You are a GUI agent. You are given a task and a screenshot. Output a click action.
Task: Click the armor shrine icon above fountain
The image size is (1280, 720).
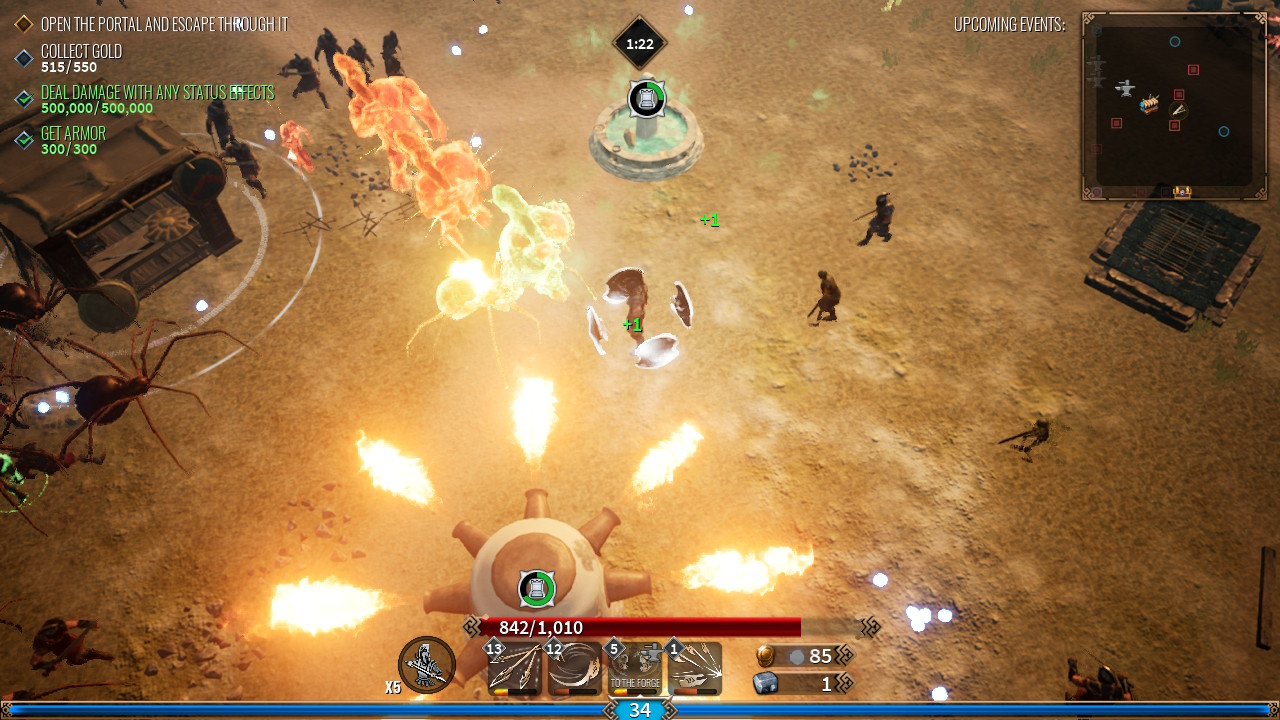[x=646, y=98]
